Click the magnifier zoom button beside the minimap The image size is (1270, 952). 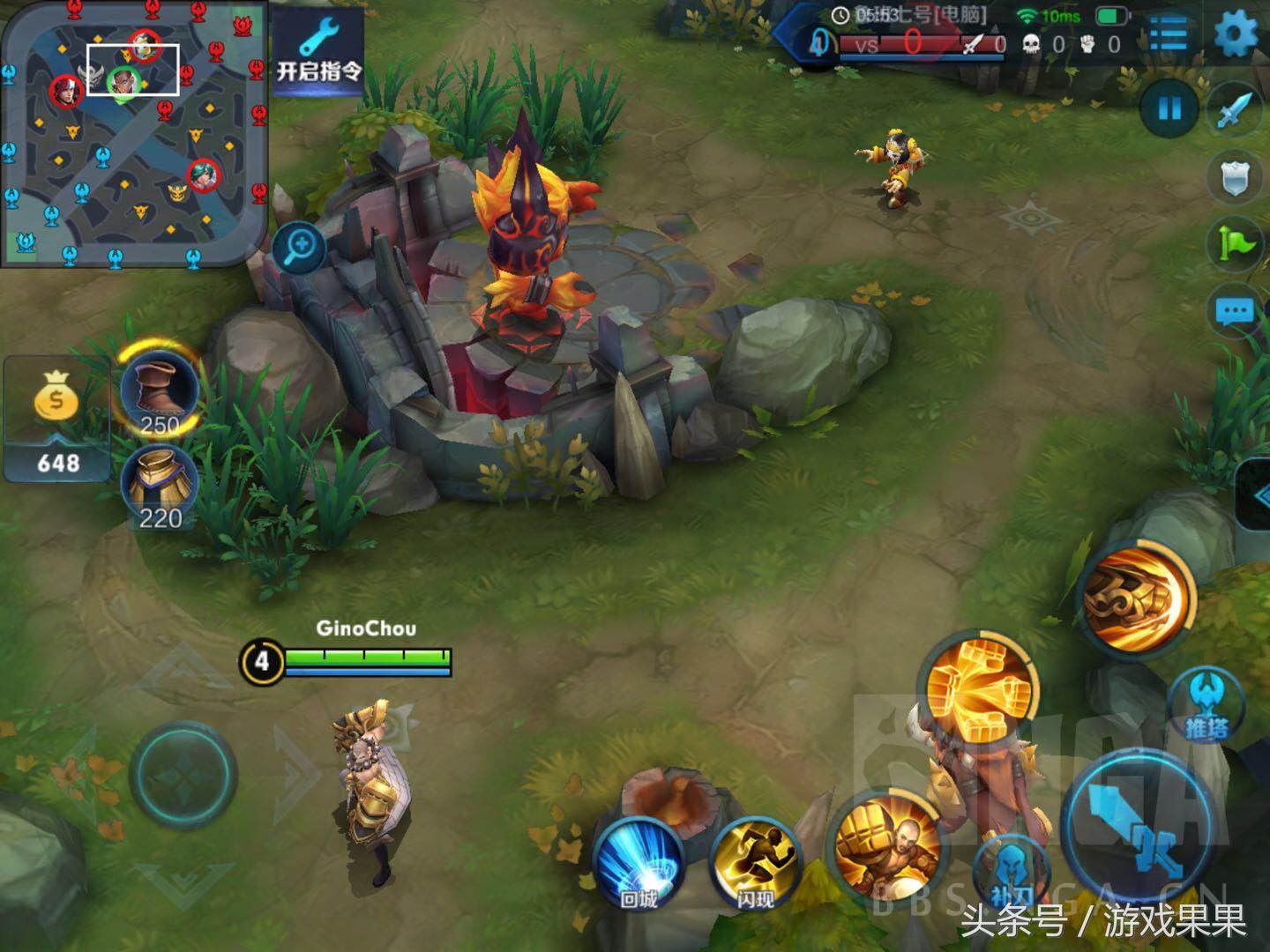298,248
